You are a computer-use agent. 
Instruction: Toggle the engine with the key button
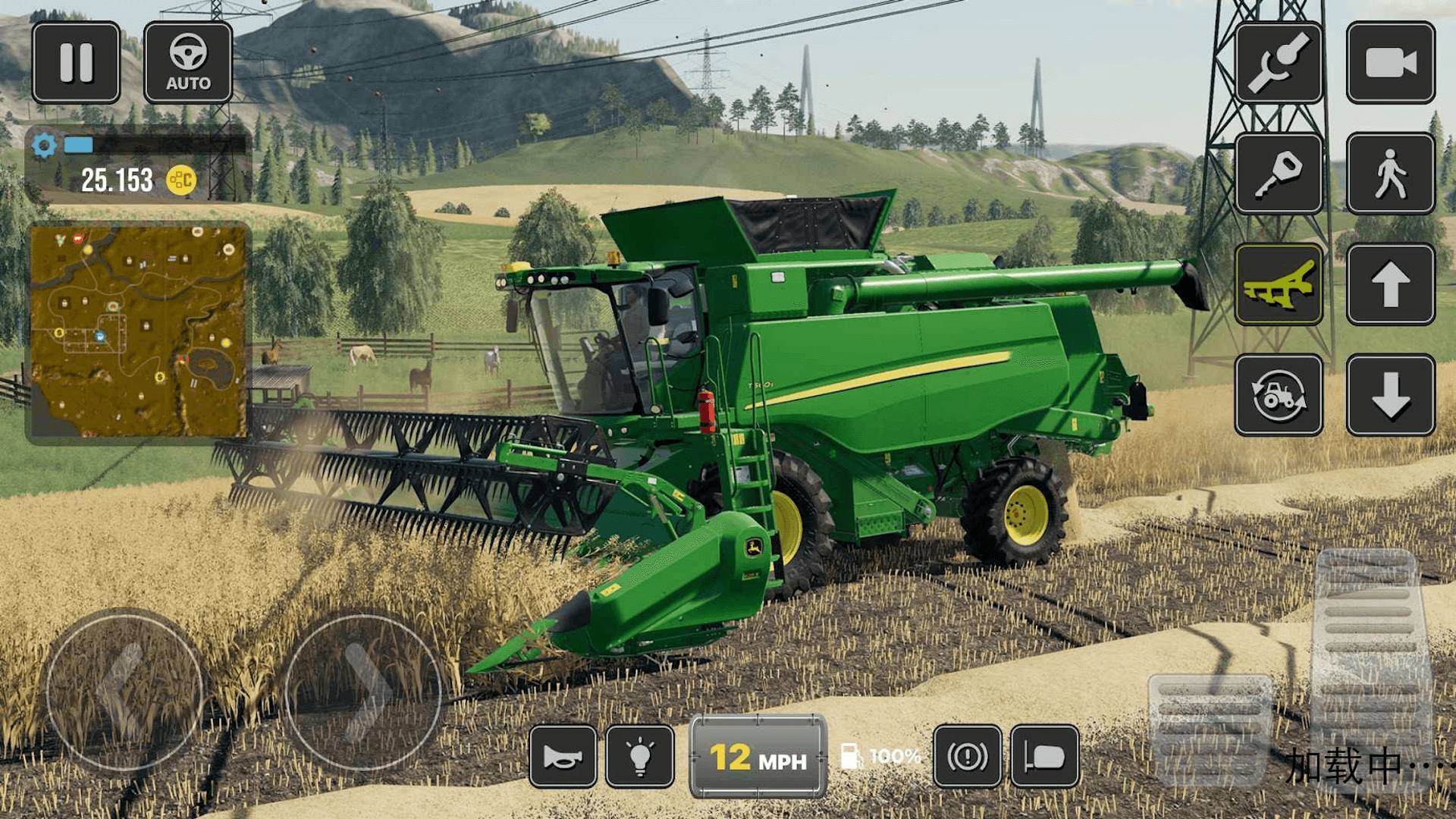point(1279,174)
